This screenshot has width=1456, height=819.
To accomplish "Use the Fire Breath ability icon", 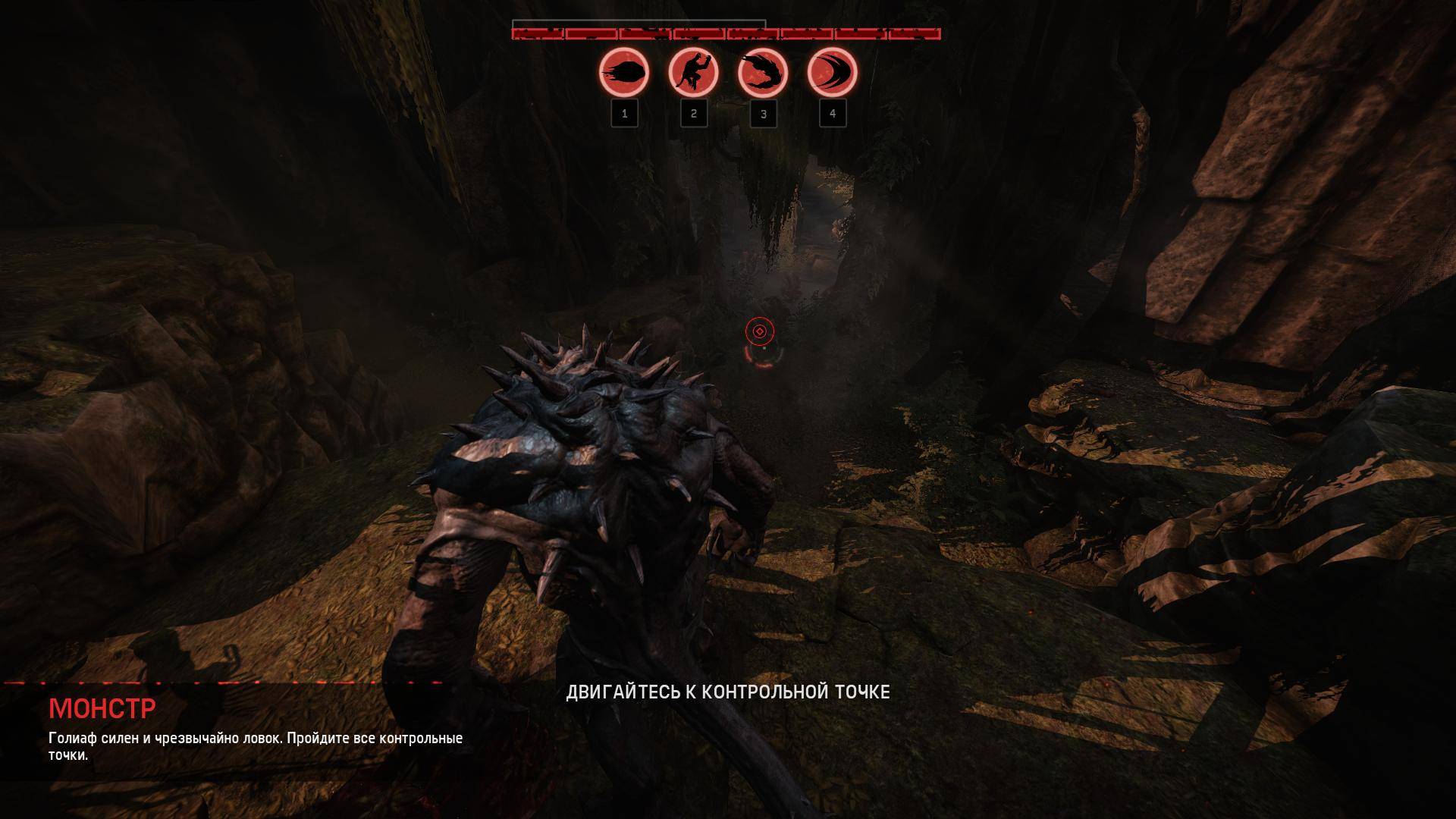I will pos(762,74).
